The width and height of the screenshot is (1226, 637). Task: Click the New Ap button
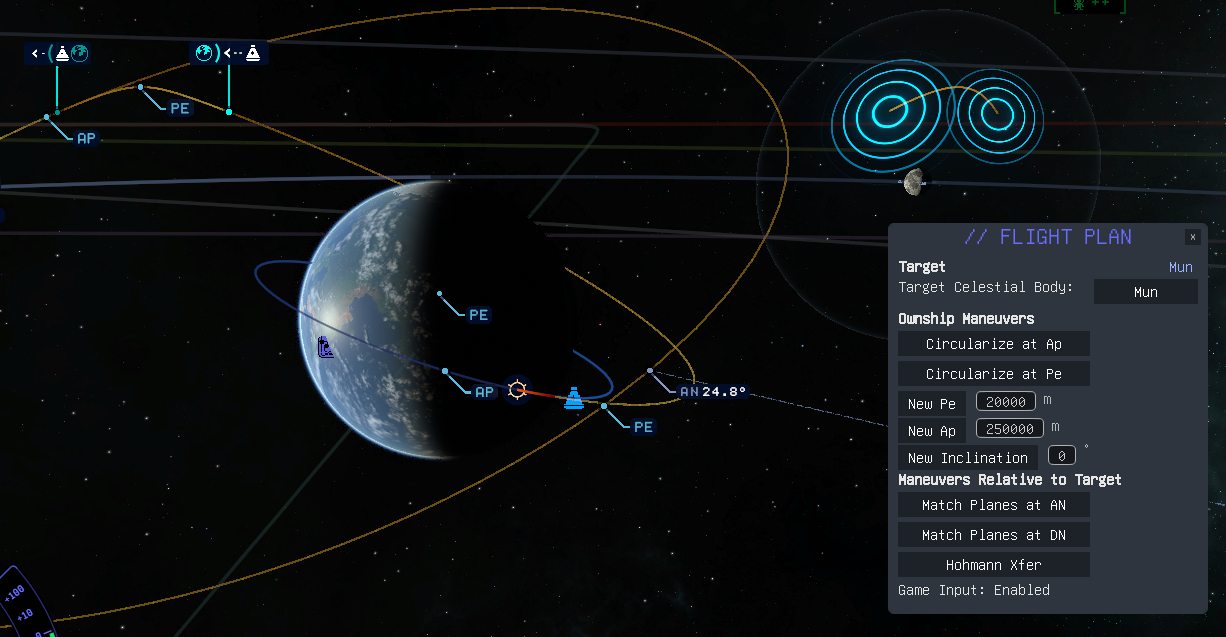(931, 431)
